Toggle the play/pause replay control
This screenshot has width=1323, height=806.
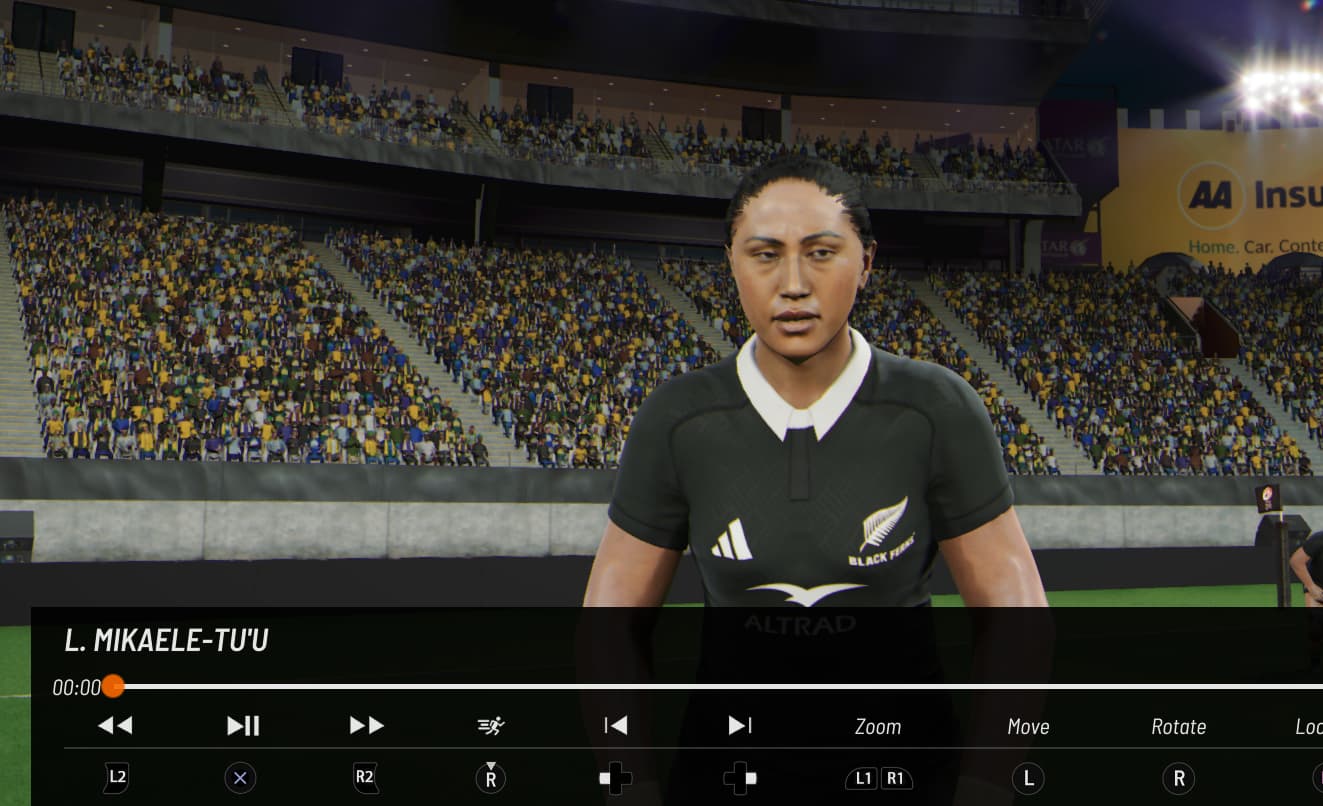pos(243,726)
